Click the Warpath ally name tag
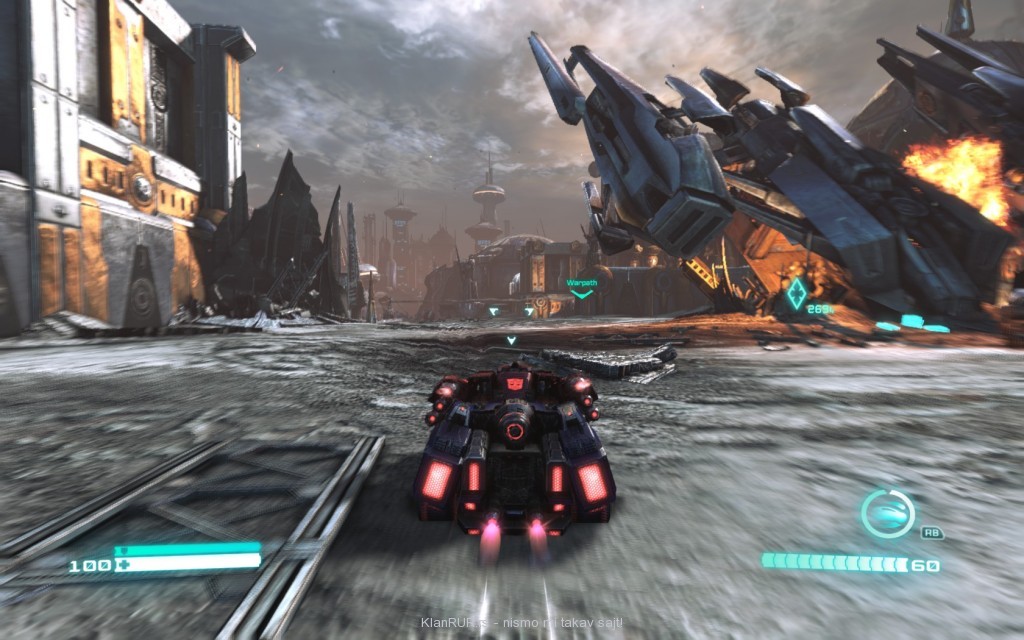This screenshot has width=1024, height=640. tap(581, 284)
